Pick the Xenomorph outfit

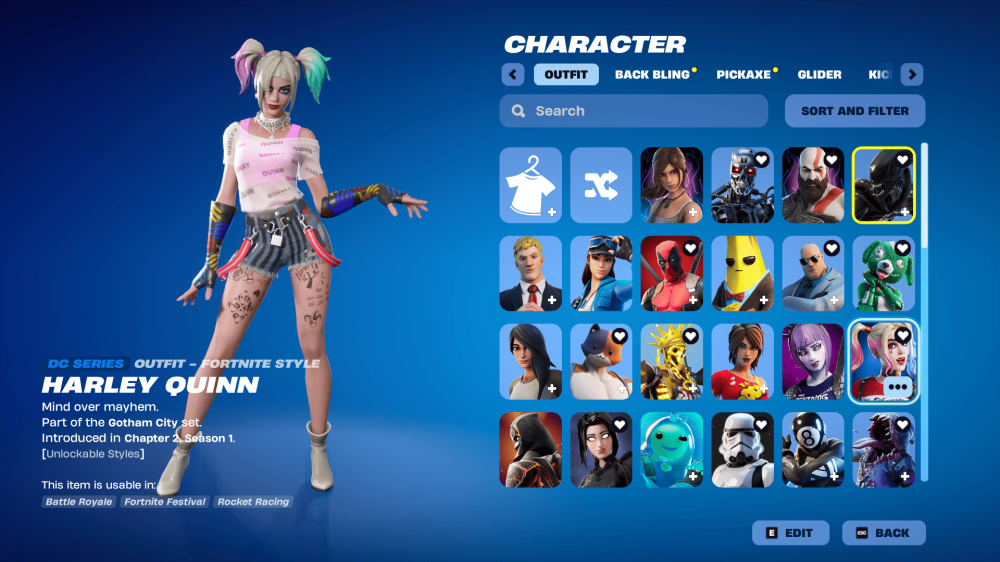[883, 185]
